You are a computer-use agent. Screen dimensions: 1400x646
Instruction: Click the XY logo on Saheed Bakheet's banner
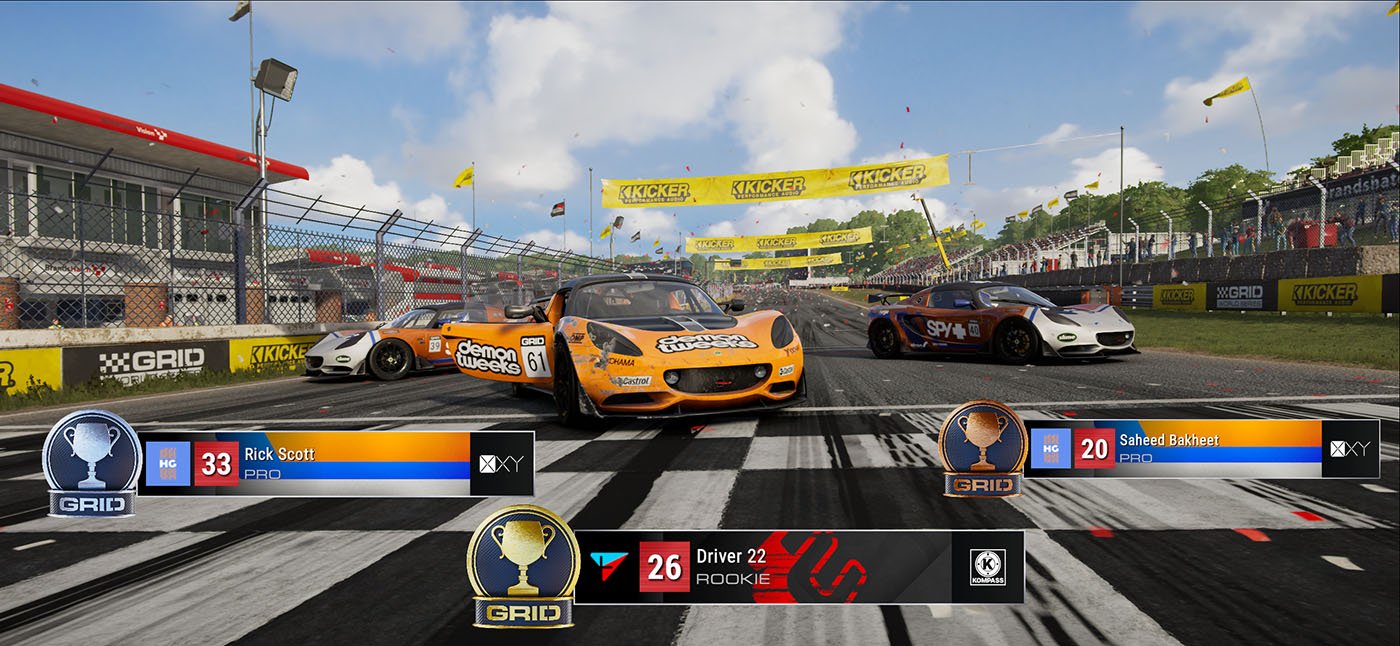[1350, 448]
